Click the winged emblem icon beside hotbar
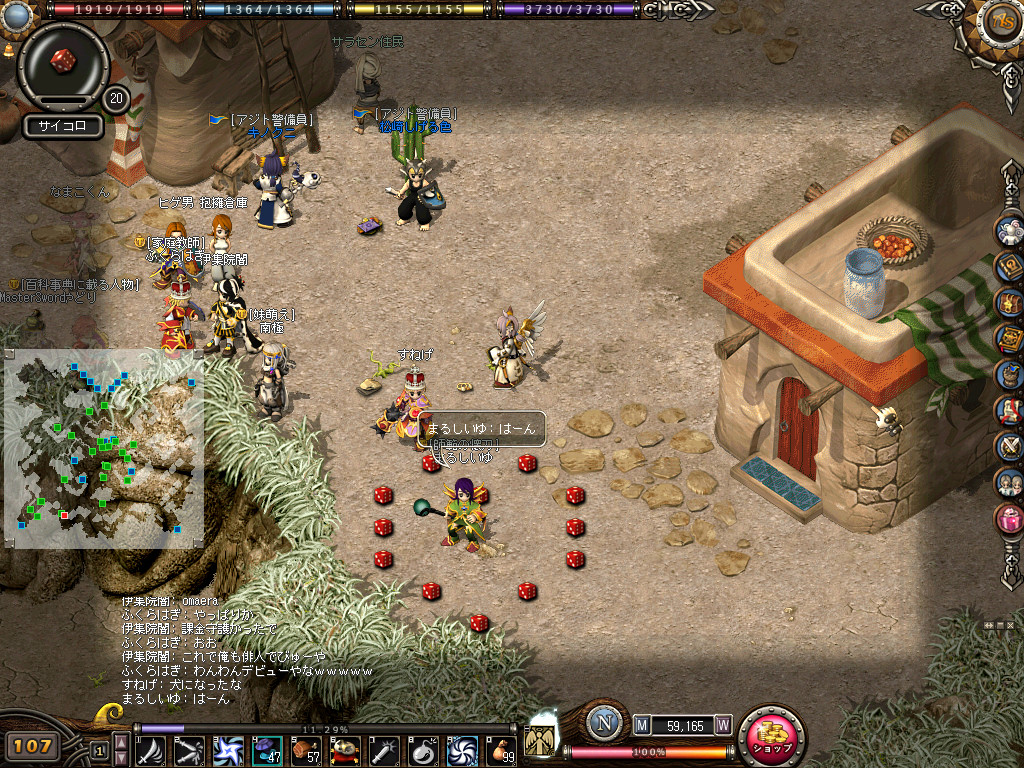The width and height of the screenshot is (1024, 768). tap(541, 738)
